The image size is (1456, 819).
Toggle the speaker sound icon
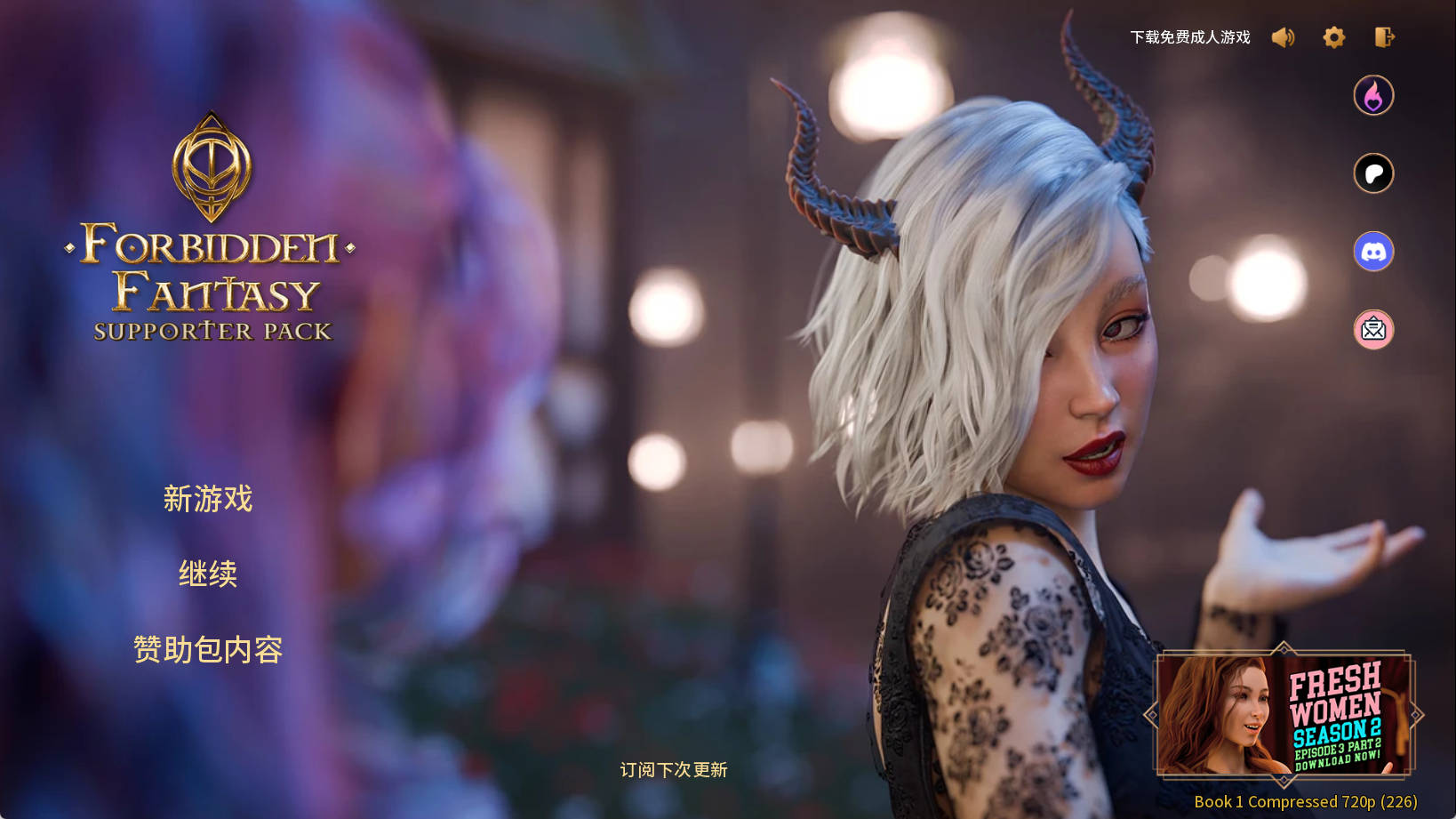[1283, 37]
